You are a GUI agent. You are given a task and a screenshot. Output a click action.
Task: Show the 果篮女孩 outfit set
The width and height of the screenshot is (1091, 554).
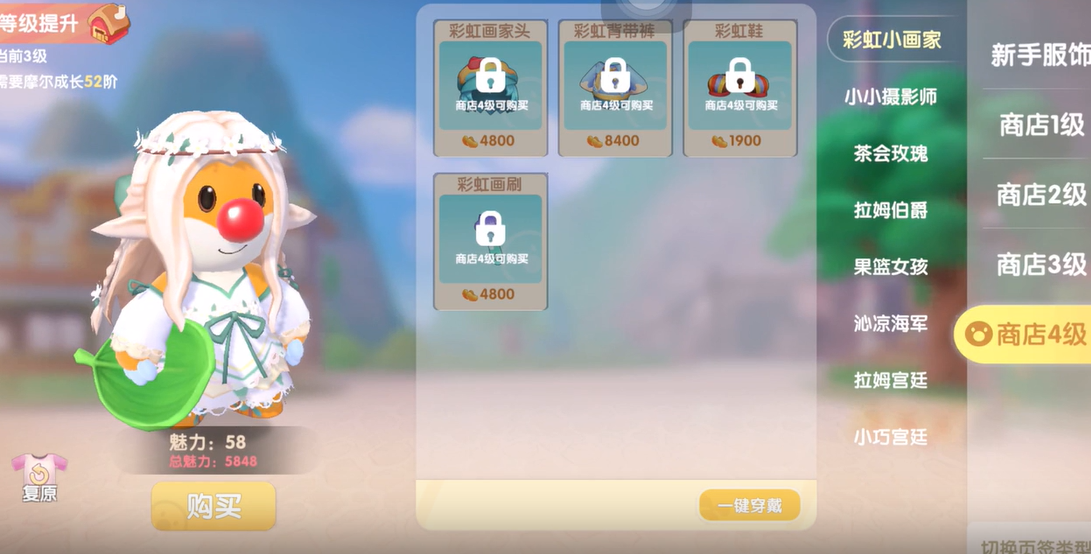[x=890, y=267]
